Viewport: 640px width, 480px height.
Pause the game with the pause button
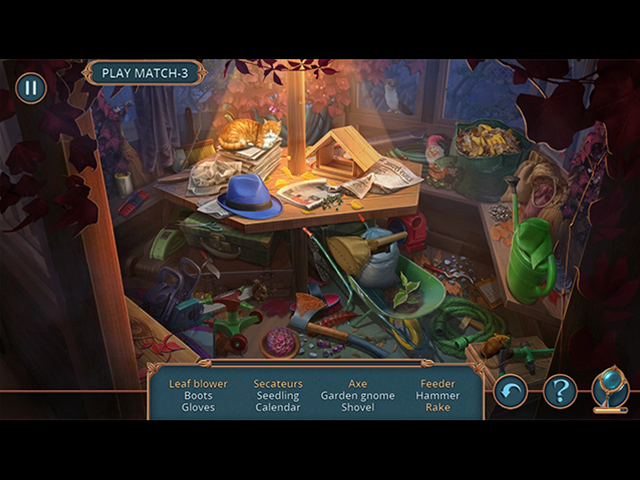tap(30, 88)
